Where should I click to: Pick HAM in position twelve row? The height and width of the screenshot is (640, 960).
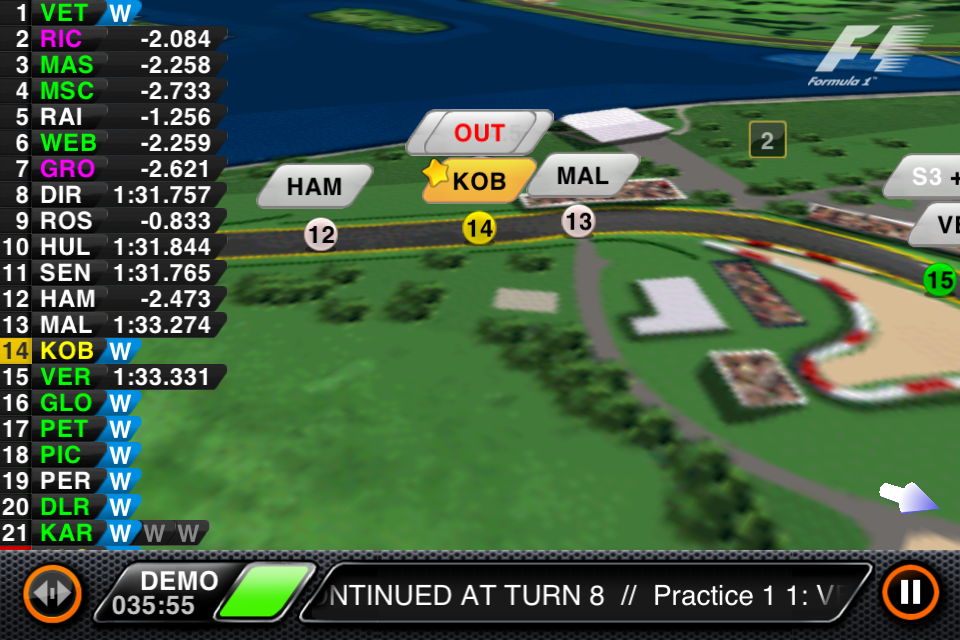click(x=110, y=299)
